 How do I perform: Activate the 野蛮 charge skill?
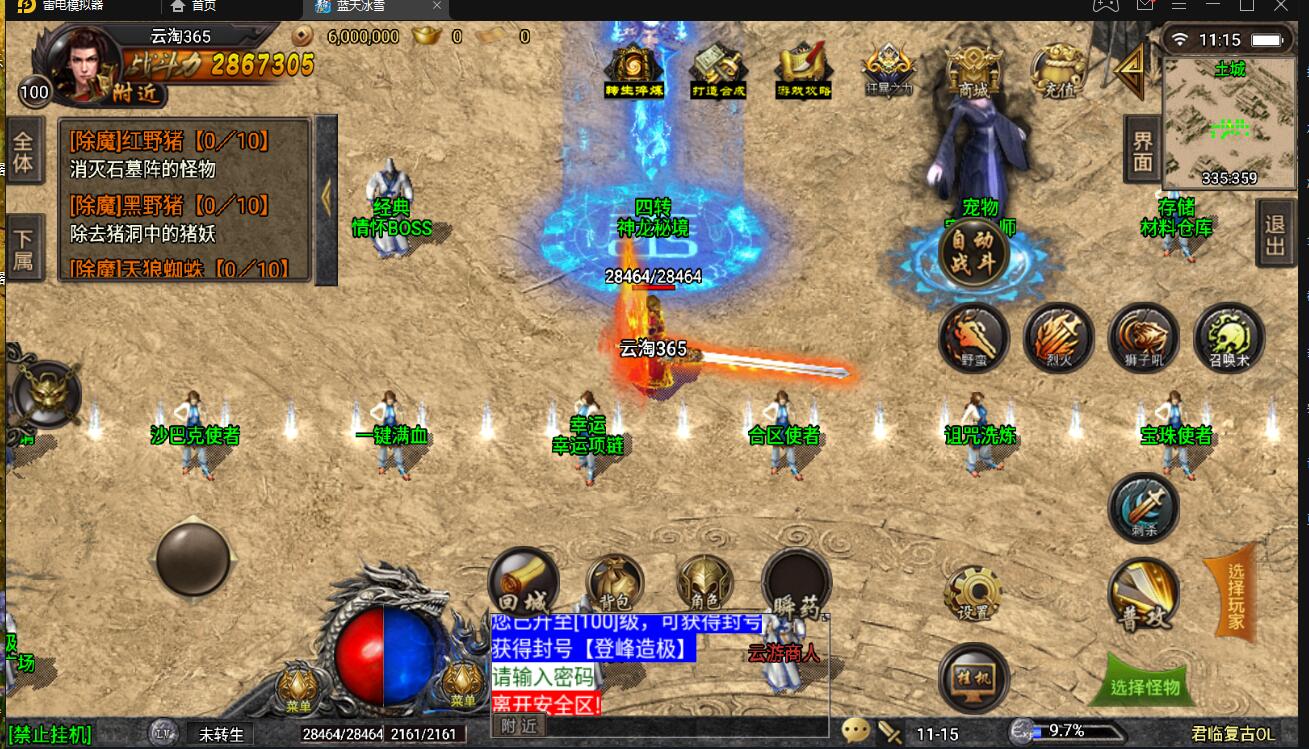(x=973, y=337)
